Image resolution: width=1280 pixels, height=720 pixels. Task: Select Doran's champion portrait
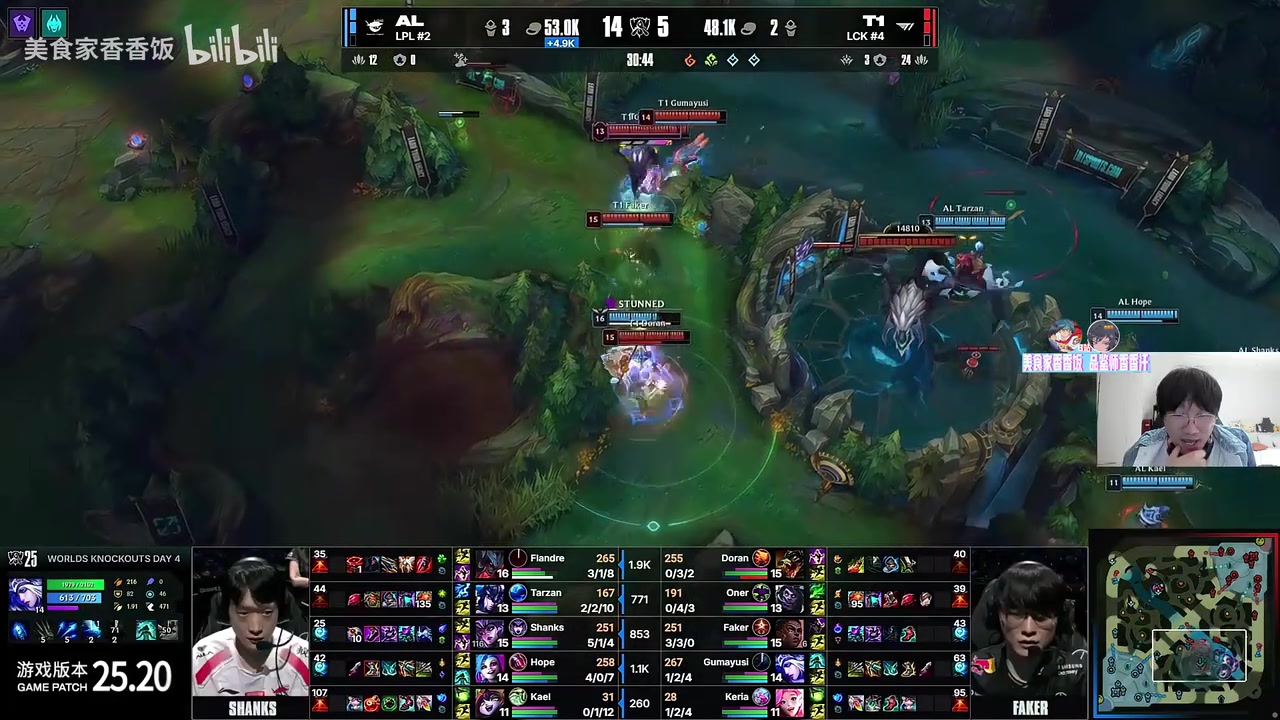(x=788, y=564)
